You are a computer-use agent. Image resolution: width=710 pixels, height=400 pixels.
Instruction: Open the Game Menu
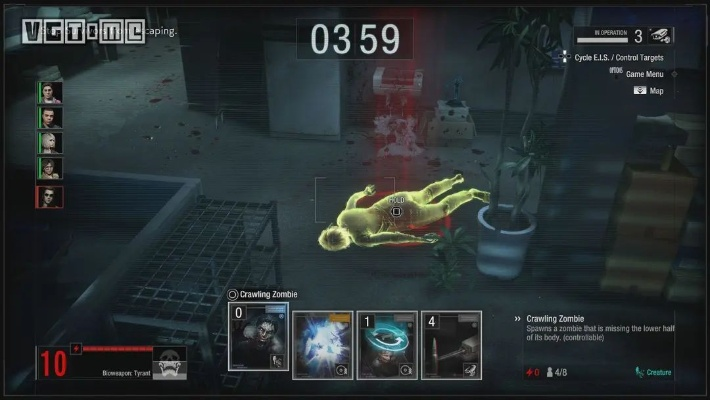coord(648,74)
